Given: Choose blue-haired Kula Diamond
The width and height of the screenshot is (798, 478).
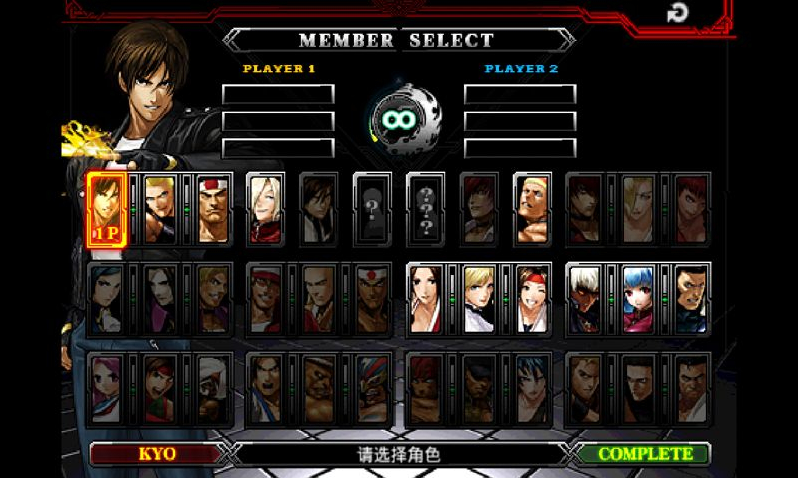Looking at the screenshot, I should click(638, 298).
